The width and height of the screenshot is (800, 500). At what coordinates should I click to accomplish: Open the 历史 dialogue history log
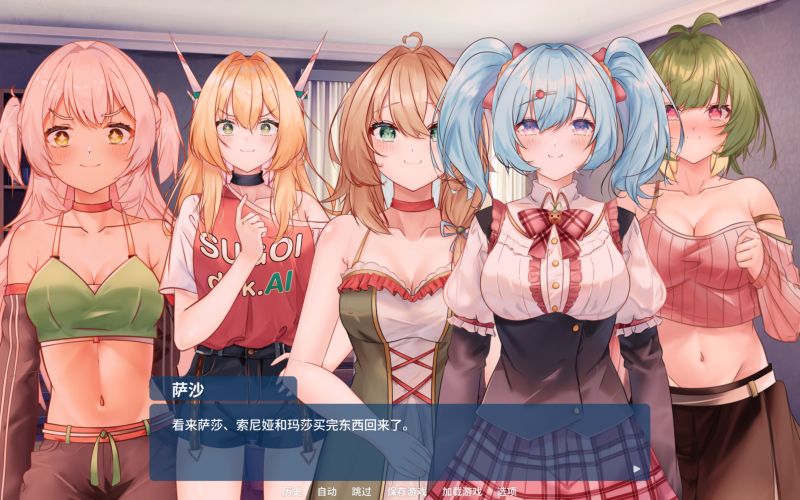pos(291,491)
